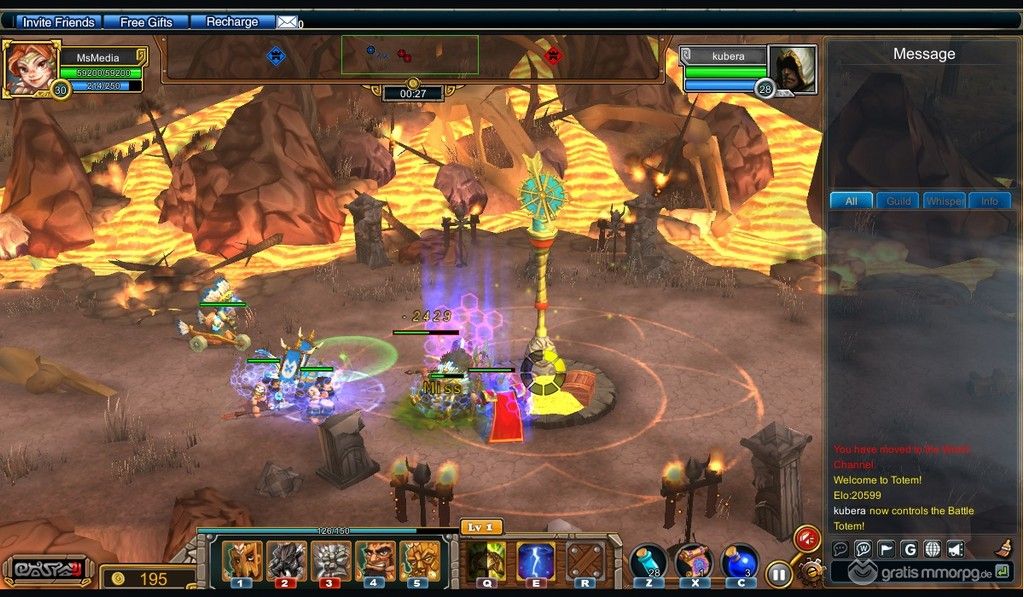Image resolution: width=1024 pixels, height=597 pixels.
Task: Click kubera's hooded opponent portrait
Action: click(x=792, y=67)
